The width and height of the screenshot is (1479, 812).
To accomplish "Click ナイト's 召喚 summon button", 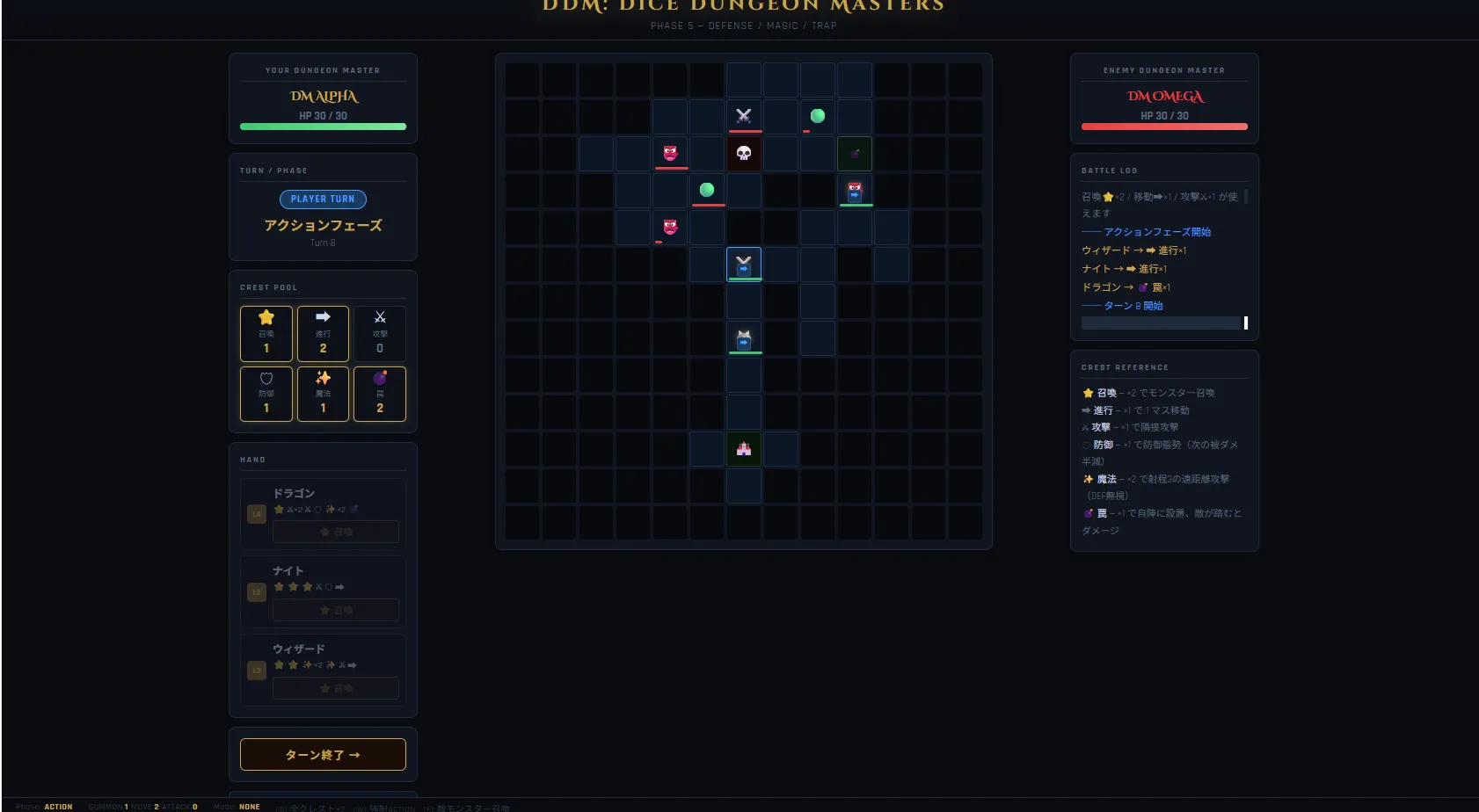I will point(336,610).
